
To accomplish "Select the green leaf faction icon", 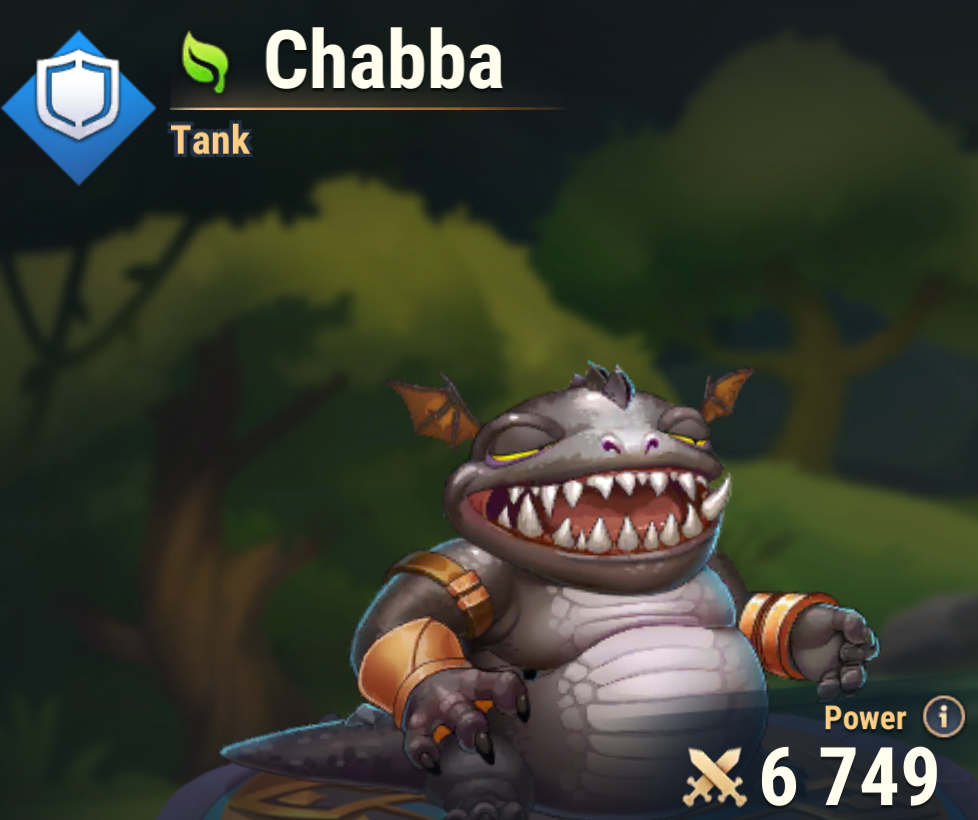I will point(206,62).
